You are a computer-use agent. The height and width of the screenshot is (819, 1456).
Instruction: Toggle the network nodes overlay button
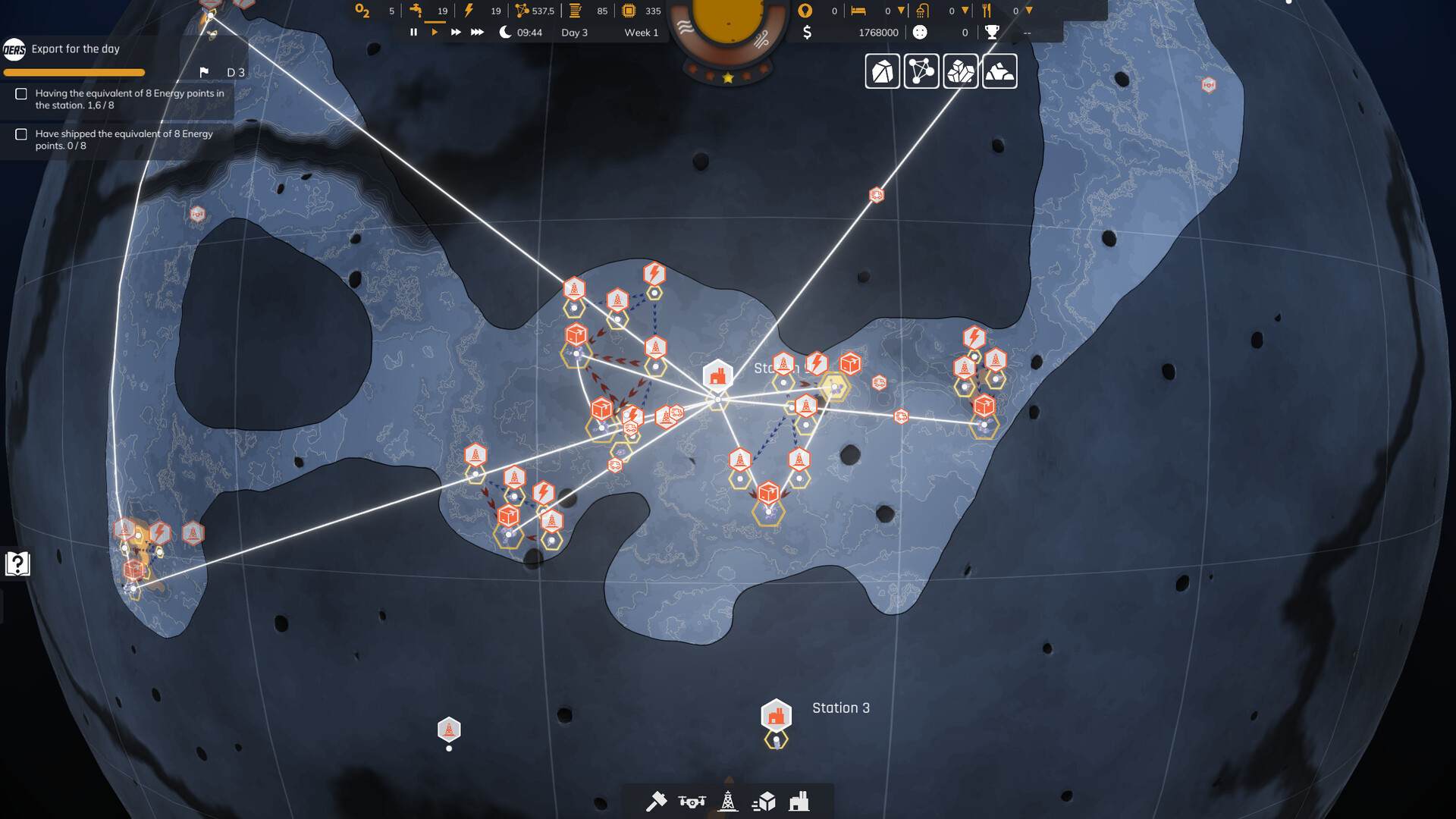(921, 72)
